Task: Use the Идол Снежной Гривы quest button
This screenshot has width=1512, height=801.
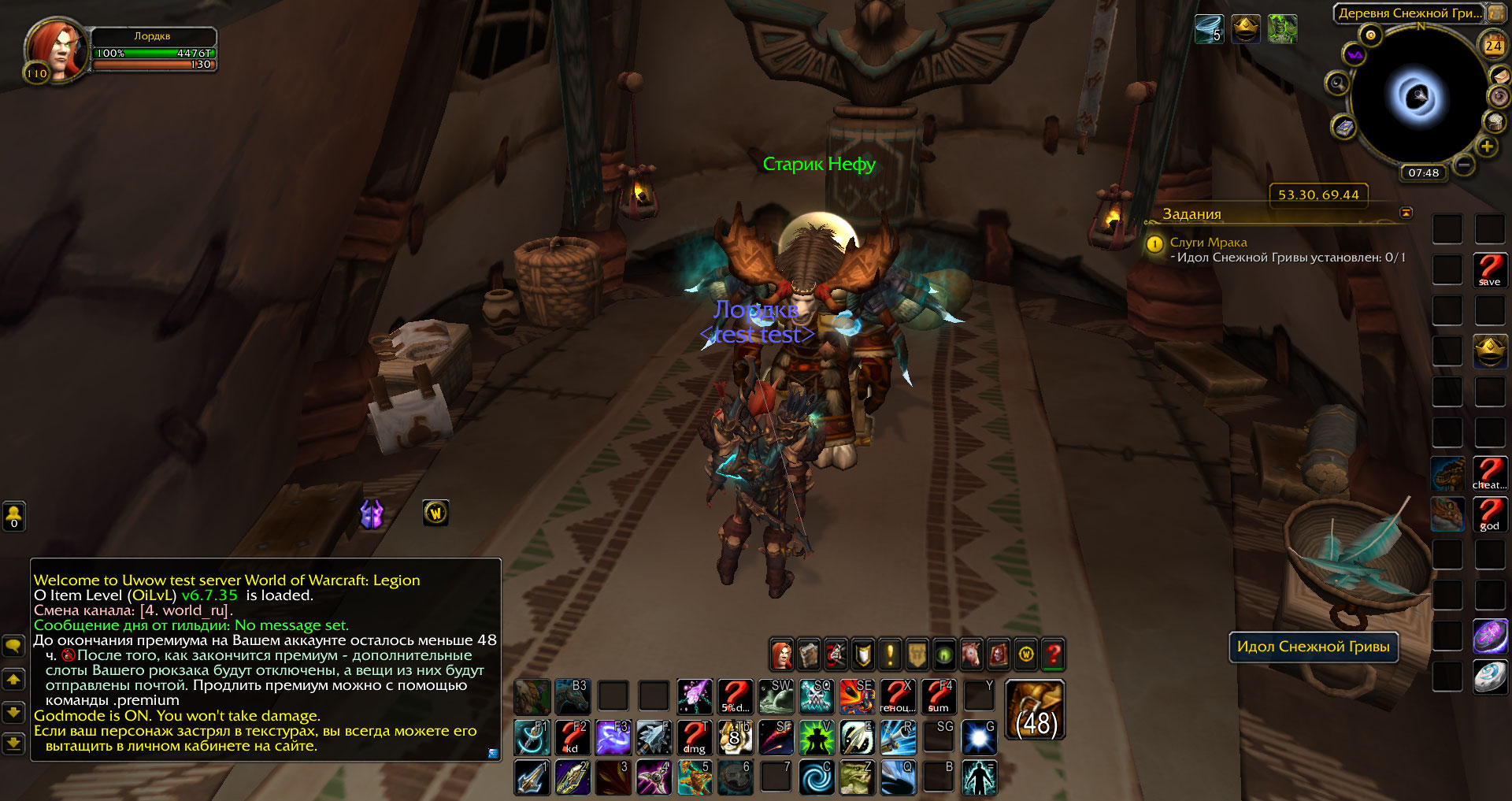Action: click(1313, 647)
